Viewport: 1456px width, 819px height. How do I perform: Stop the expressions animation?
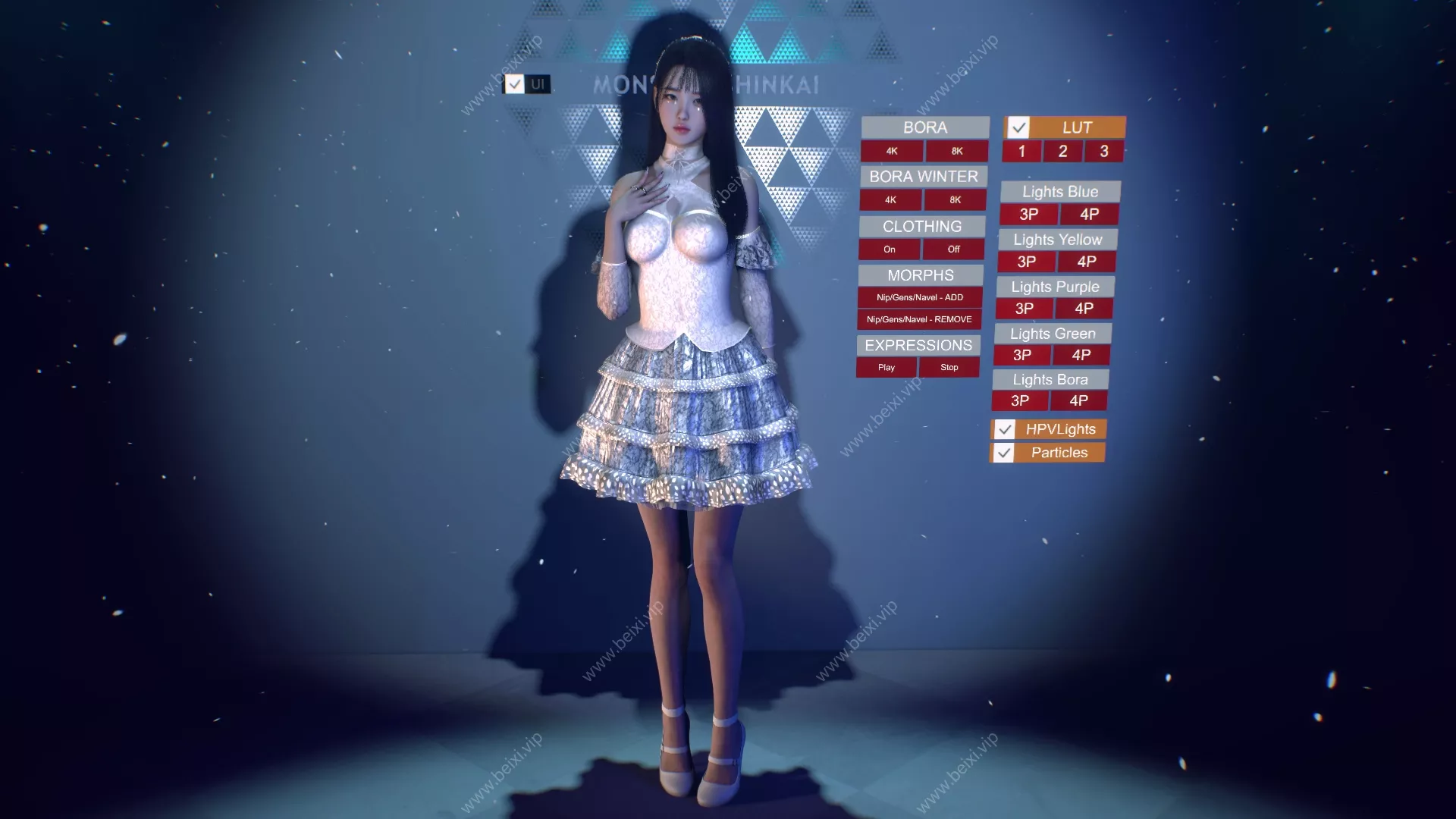click(x=949, y=367)
